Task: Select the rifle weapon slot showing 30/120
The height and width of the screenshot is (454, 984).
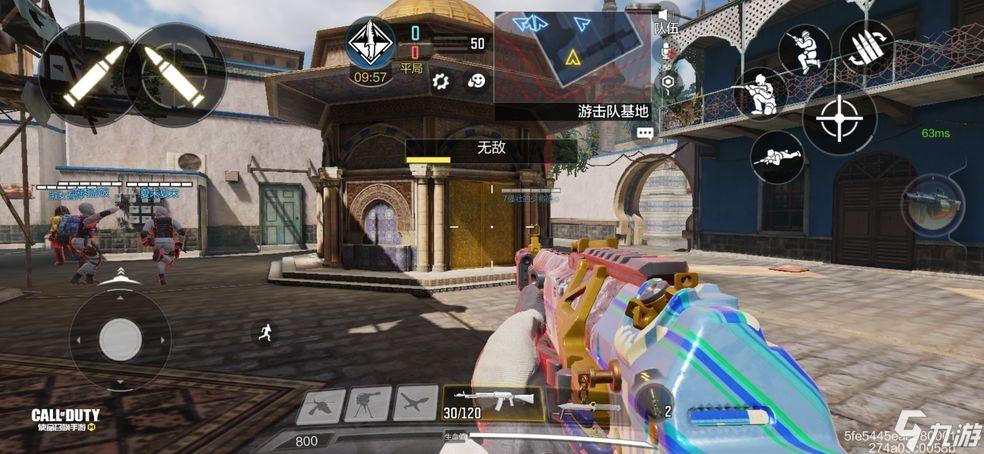Action: 492,402
